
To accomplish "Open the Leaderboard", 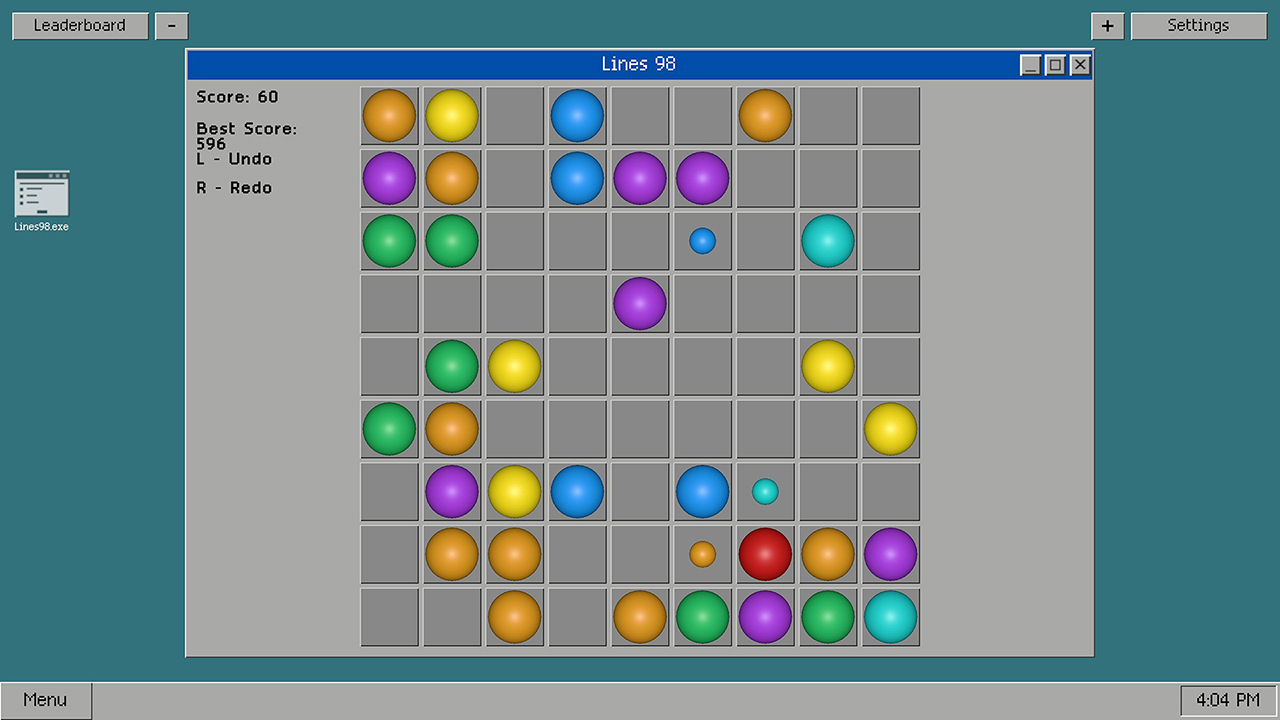I will [x=79, y=25].
